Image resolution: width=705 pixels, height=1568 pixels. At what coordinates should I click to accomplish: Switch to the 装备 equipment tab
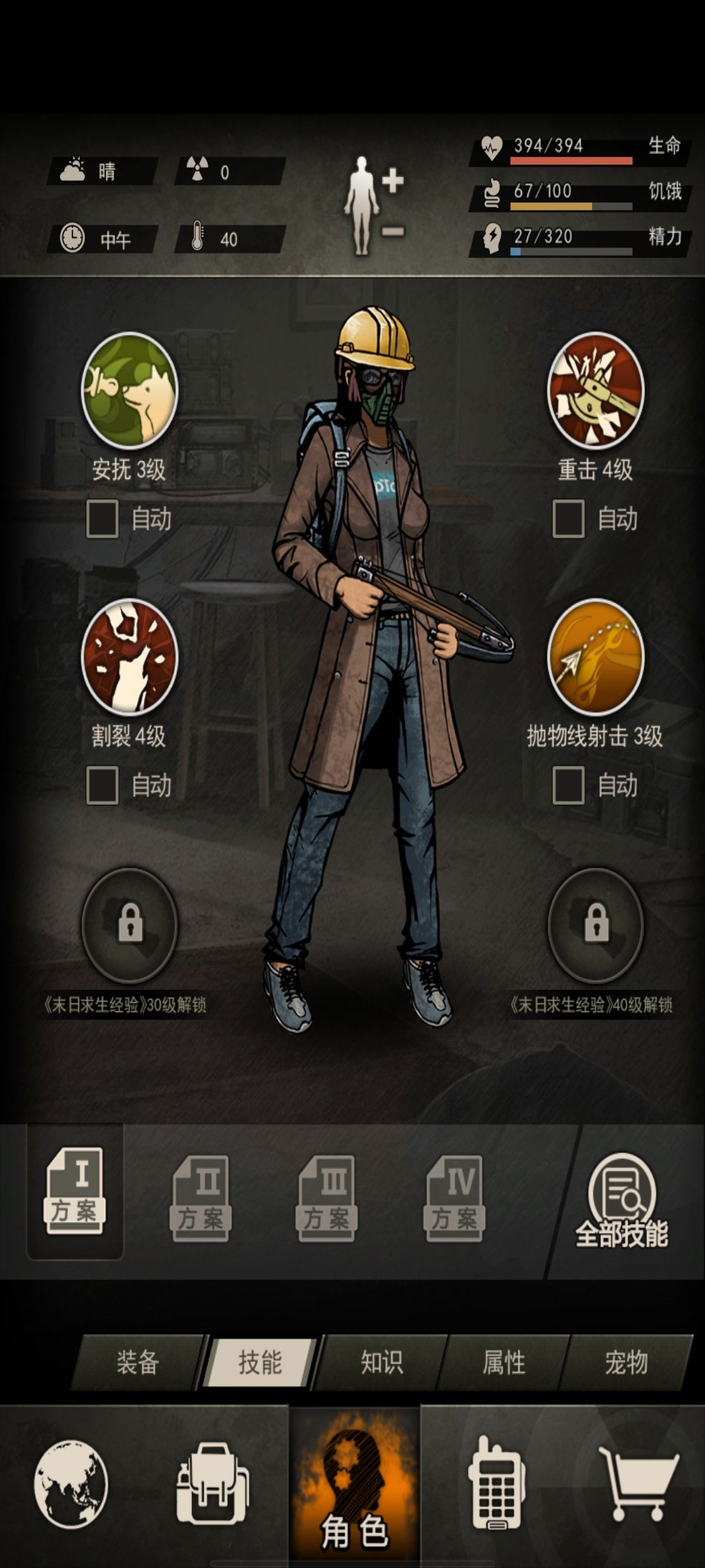138,1362
